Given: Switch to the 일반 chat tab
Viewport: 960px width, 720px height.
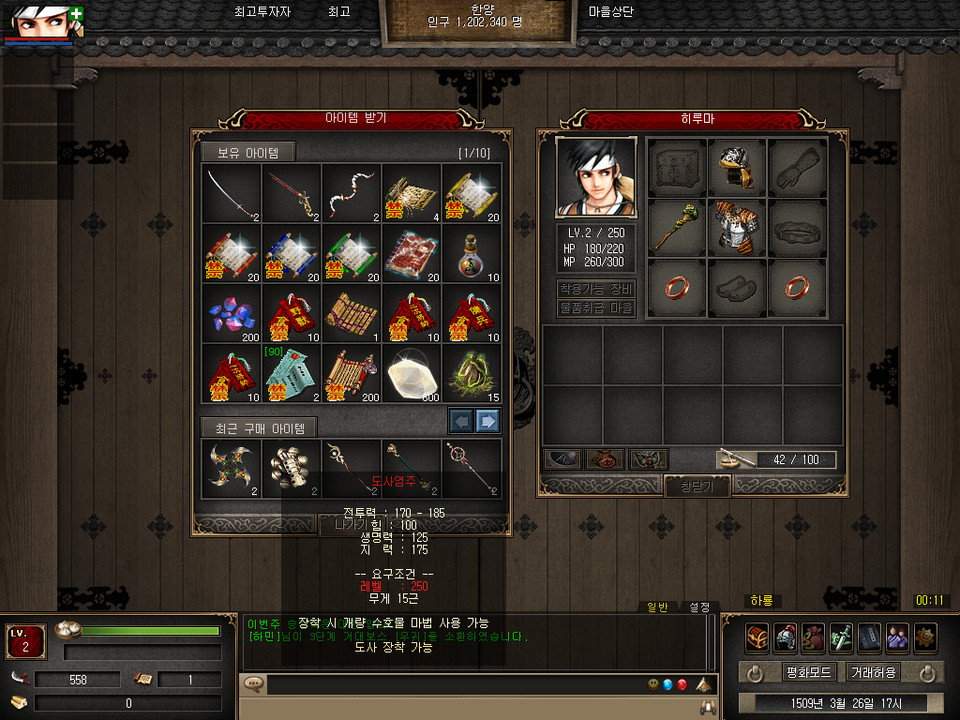Looking at the screenshot, I should click(x=657, y=606).
